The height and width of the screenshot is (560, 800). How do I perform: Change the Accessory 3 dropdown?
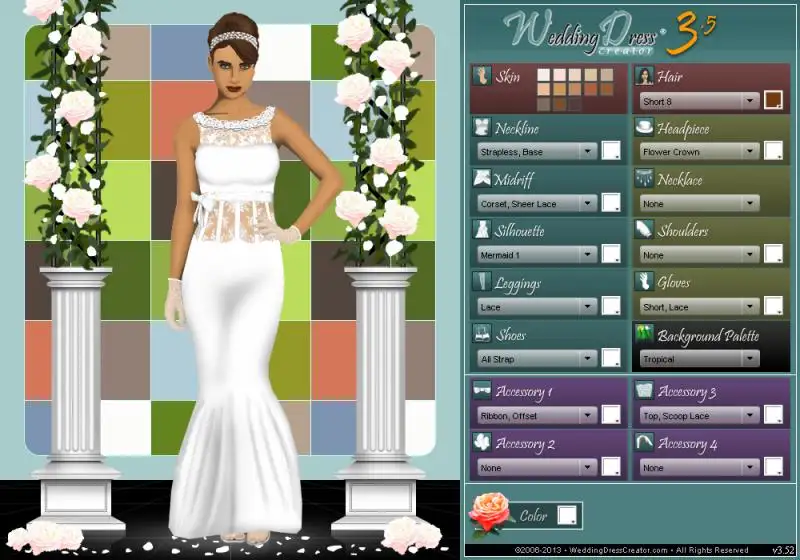[699, 415]
